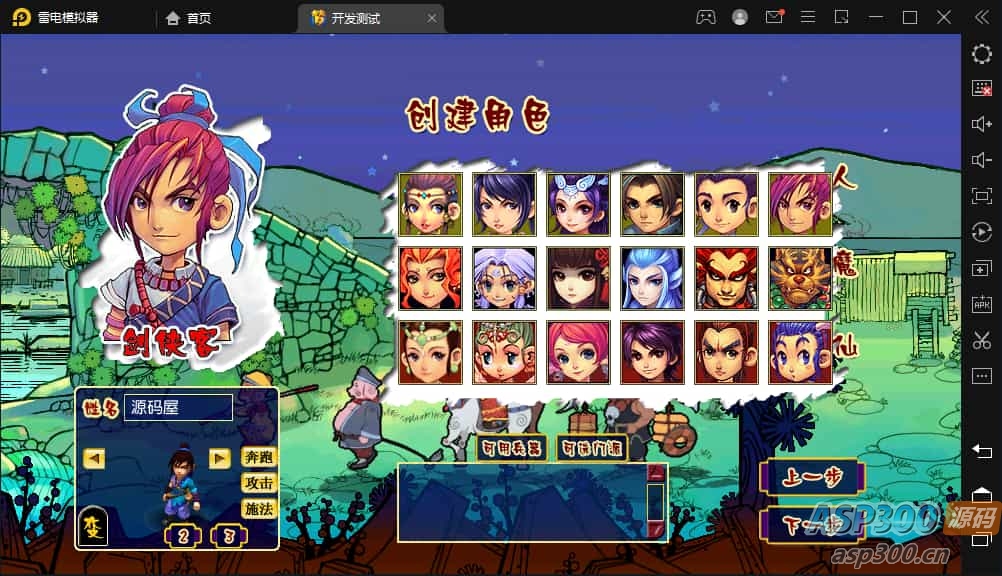Choose the number 2 button below the character preview
The width and height of the screenshot is (1002, 576).
click(x=183, y=535)
